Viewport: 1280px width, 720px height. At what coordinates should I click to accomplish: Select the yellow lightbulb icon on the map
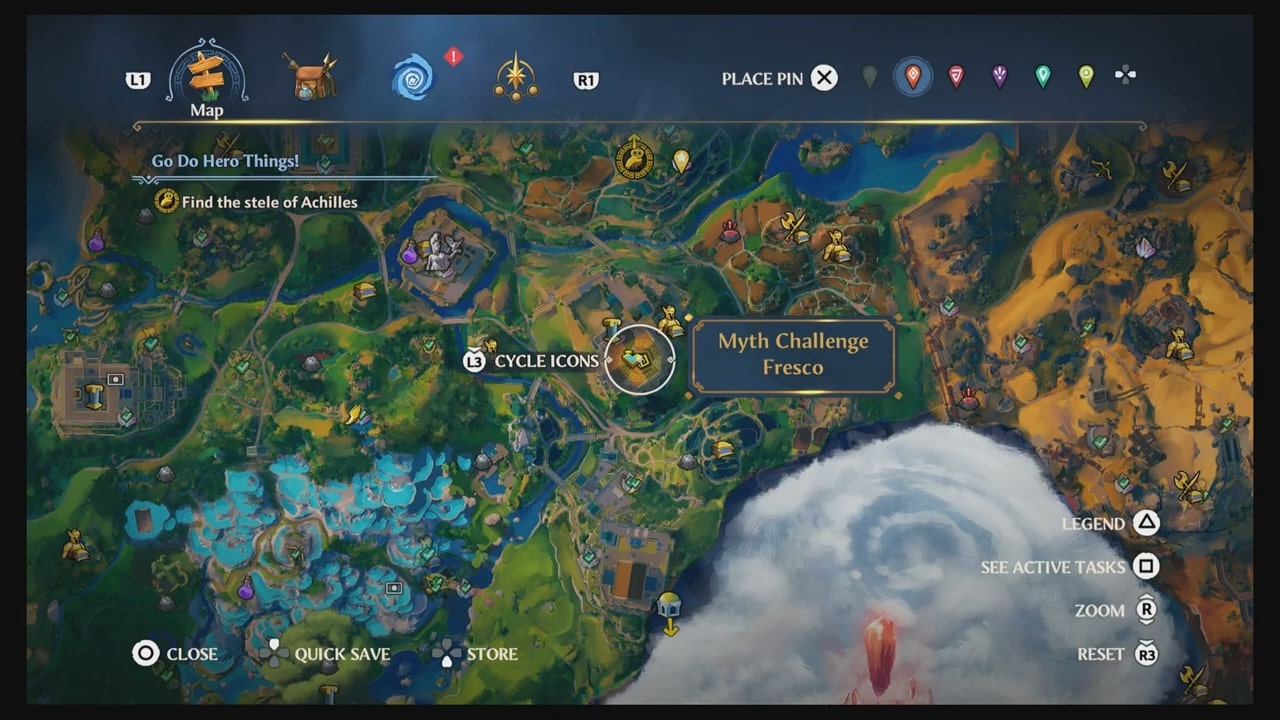click(683, 163)
